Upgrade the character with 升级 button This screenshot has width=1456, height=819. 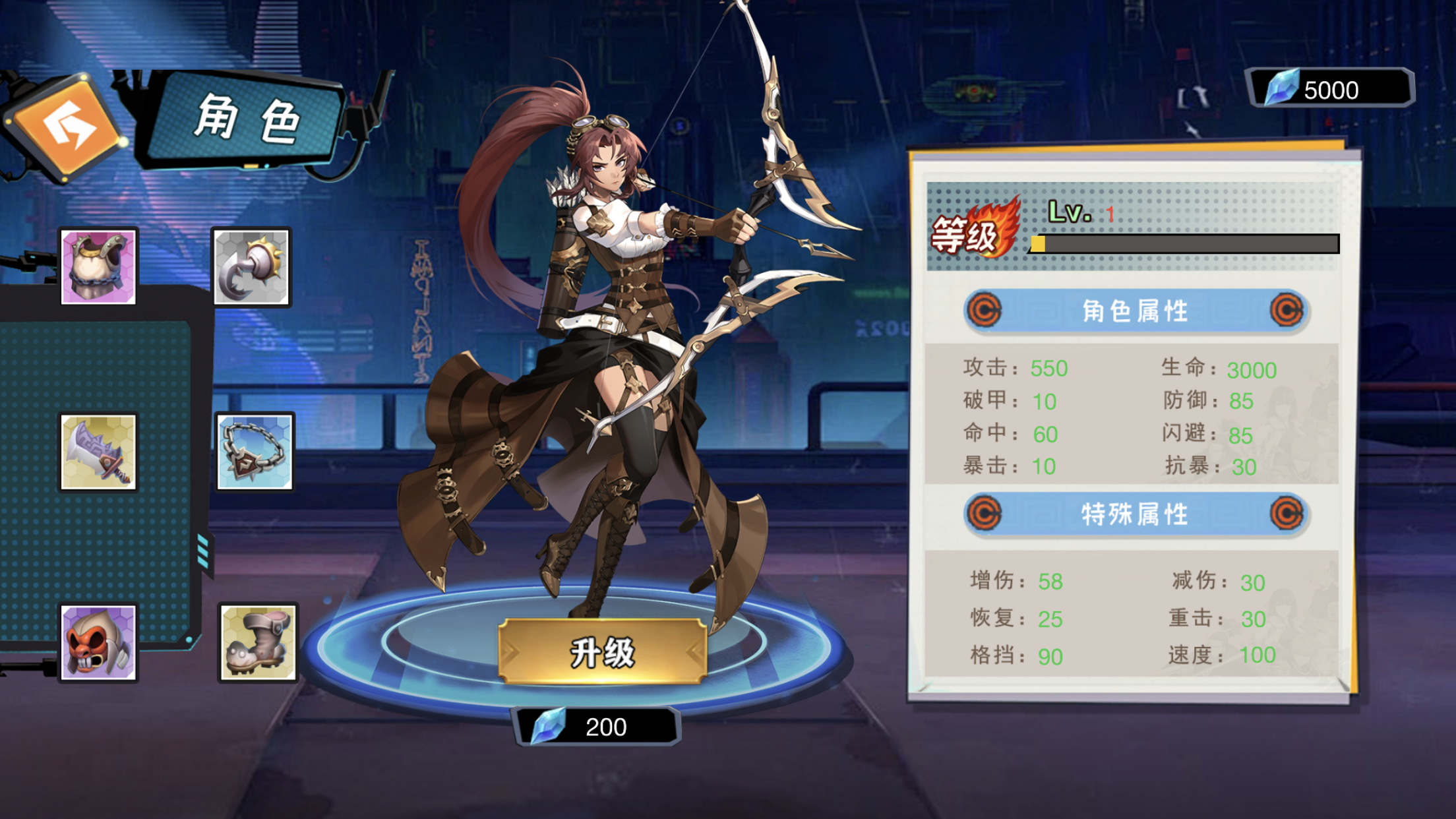602,652
